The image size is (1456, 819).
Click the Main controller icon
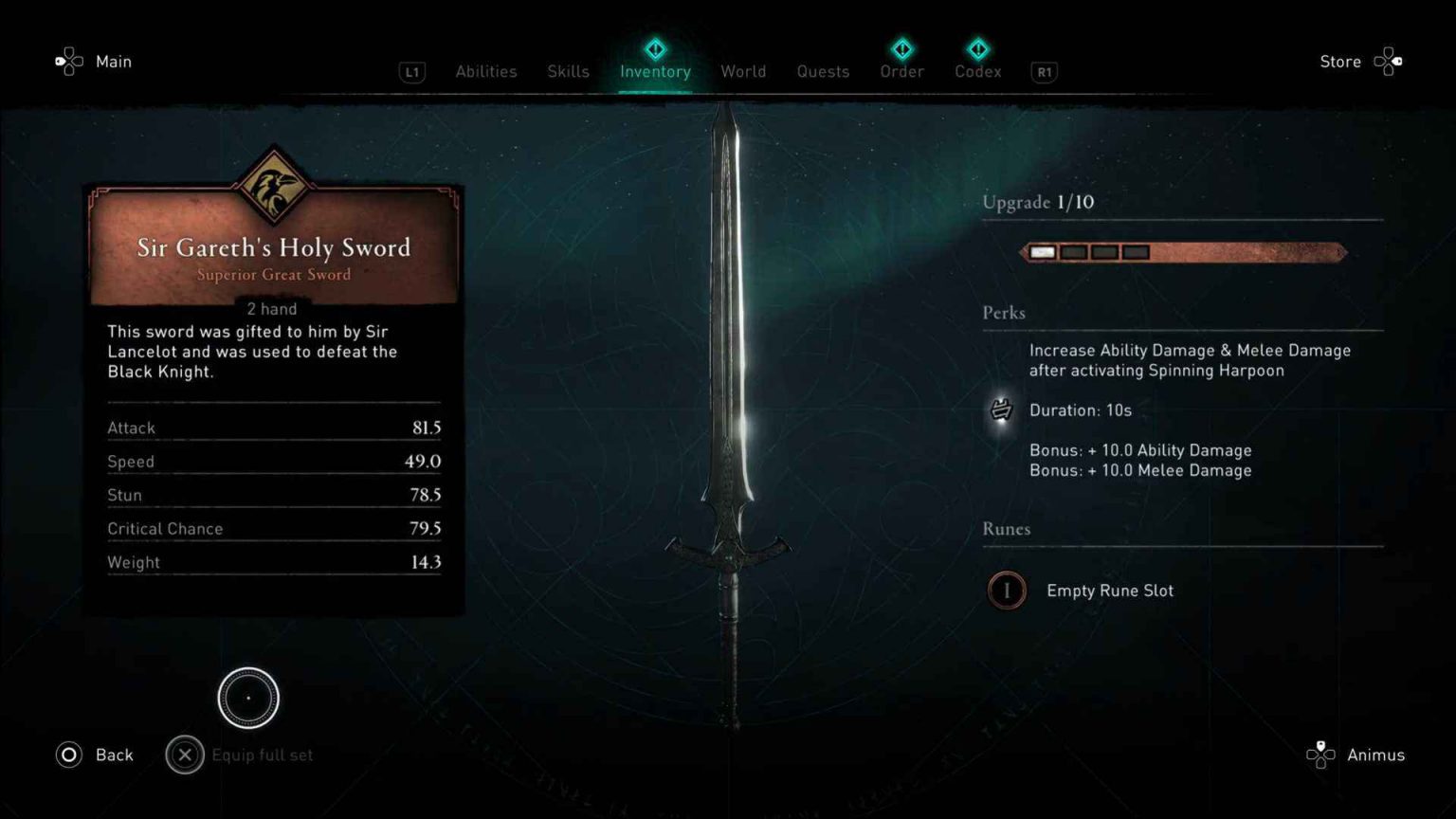click(67, 61)
